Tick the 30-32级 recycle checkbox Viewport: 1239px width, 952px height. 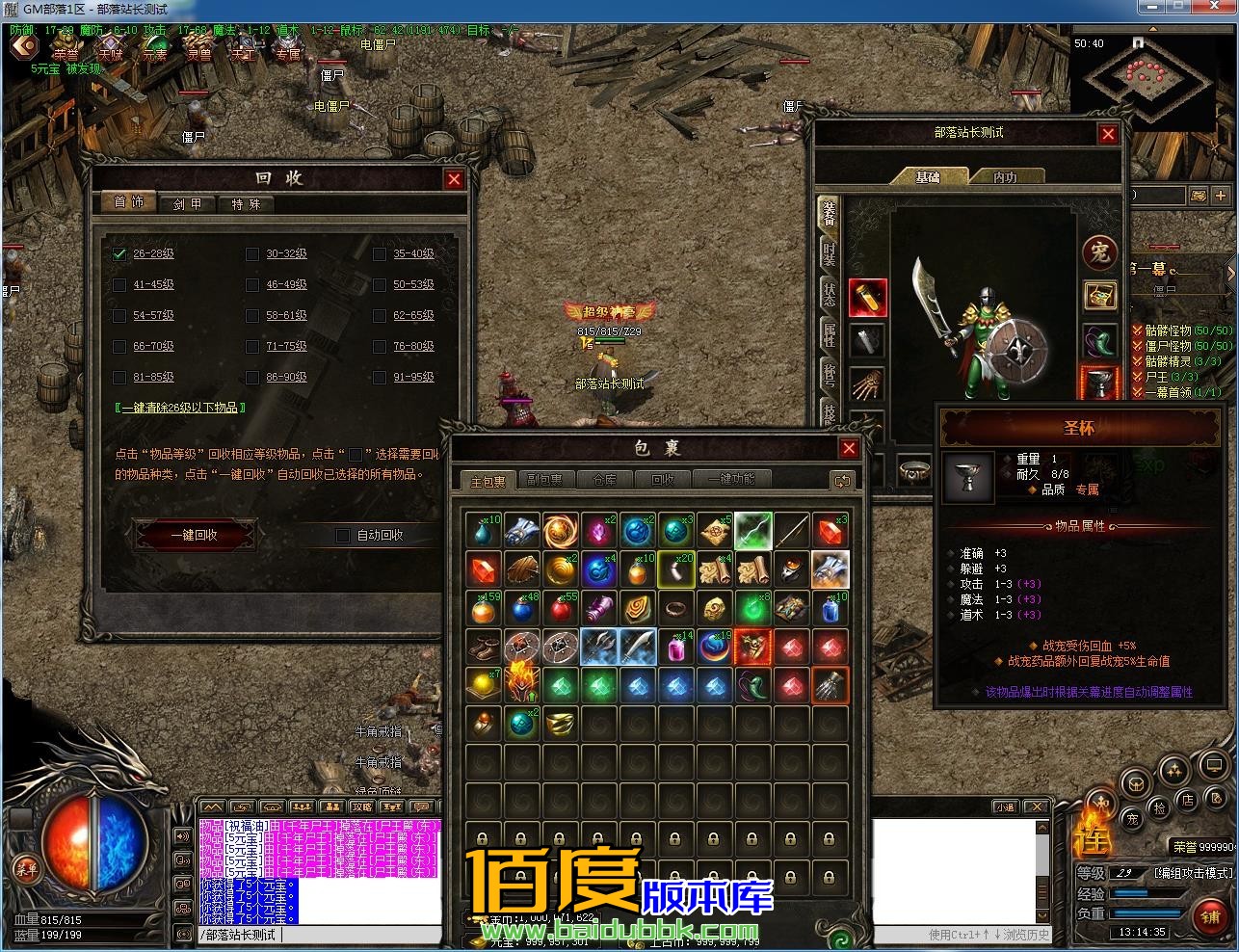pyautogui.click(x=252, y=254)
